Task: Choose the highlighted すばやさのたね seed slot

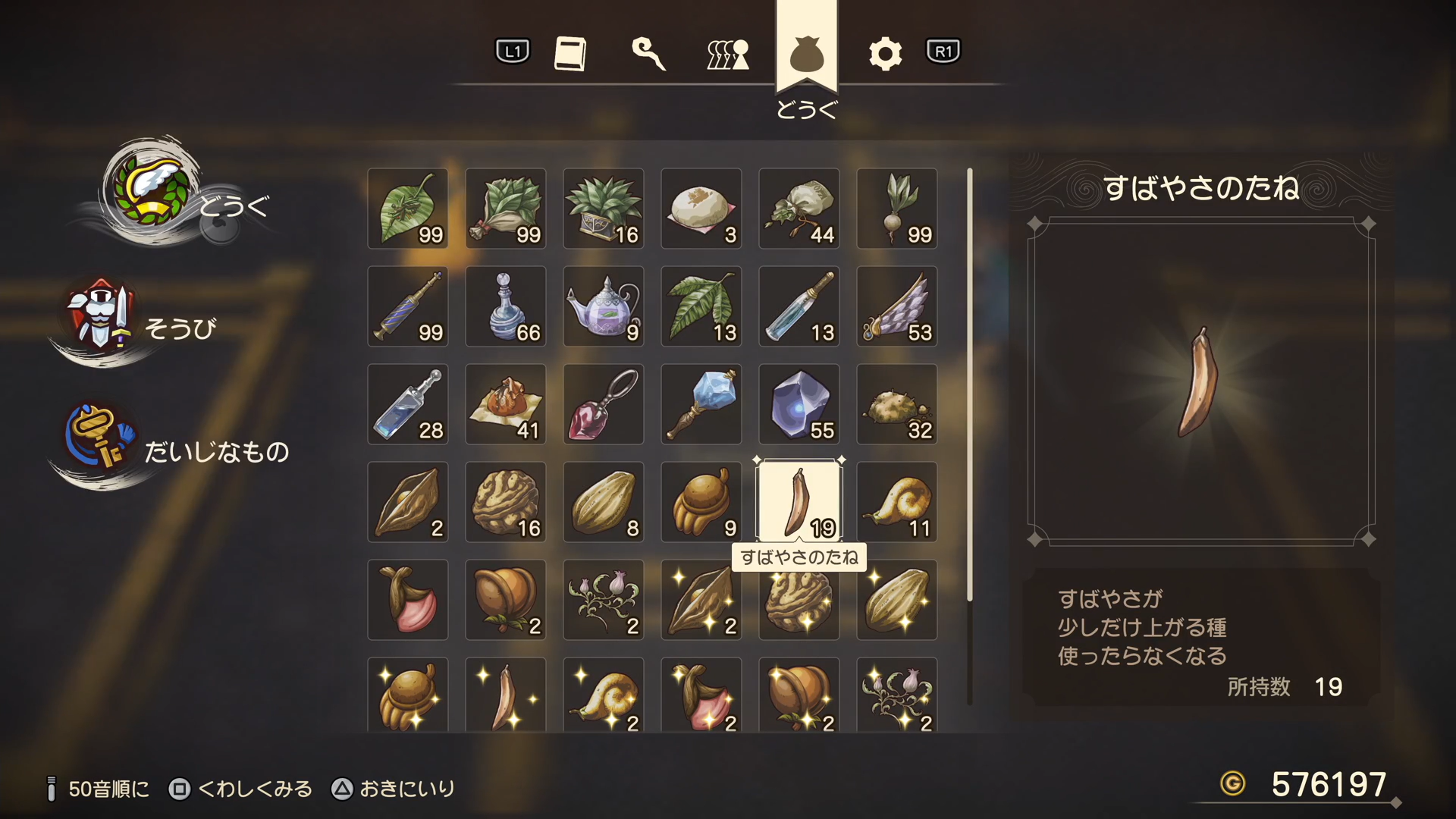Action: click(x=799, y=502)
